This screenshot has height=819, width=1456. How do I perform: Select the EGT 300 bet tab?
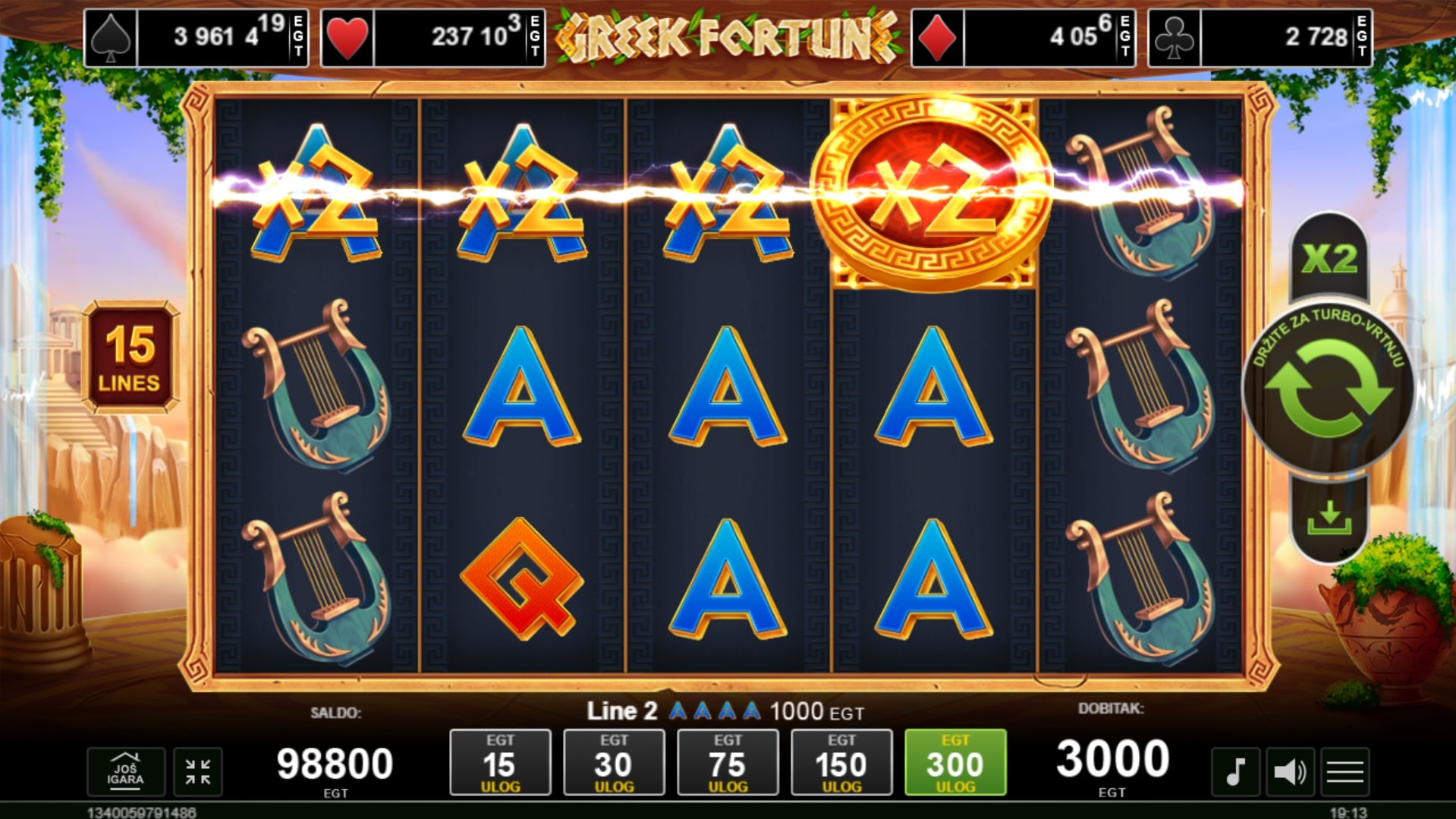coord(955,763)
